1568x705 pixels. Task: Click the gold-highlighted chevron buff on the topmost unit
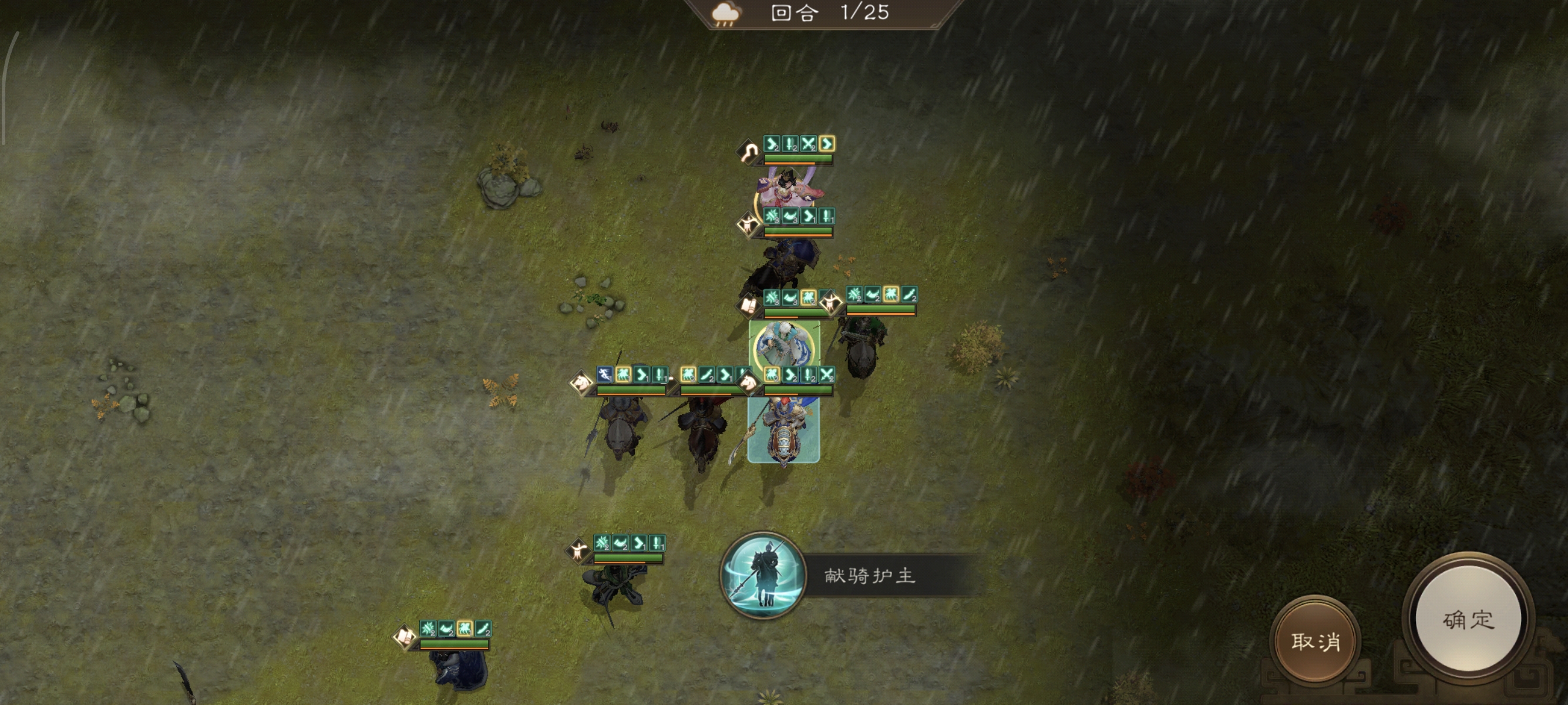[828, 145]
